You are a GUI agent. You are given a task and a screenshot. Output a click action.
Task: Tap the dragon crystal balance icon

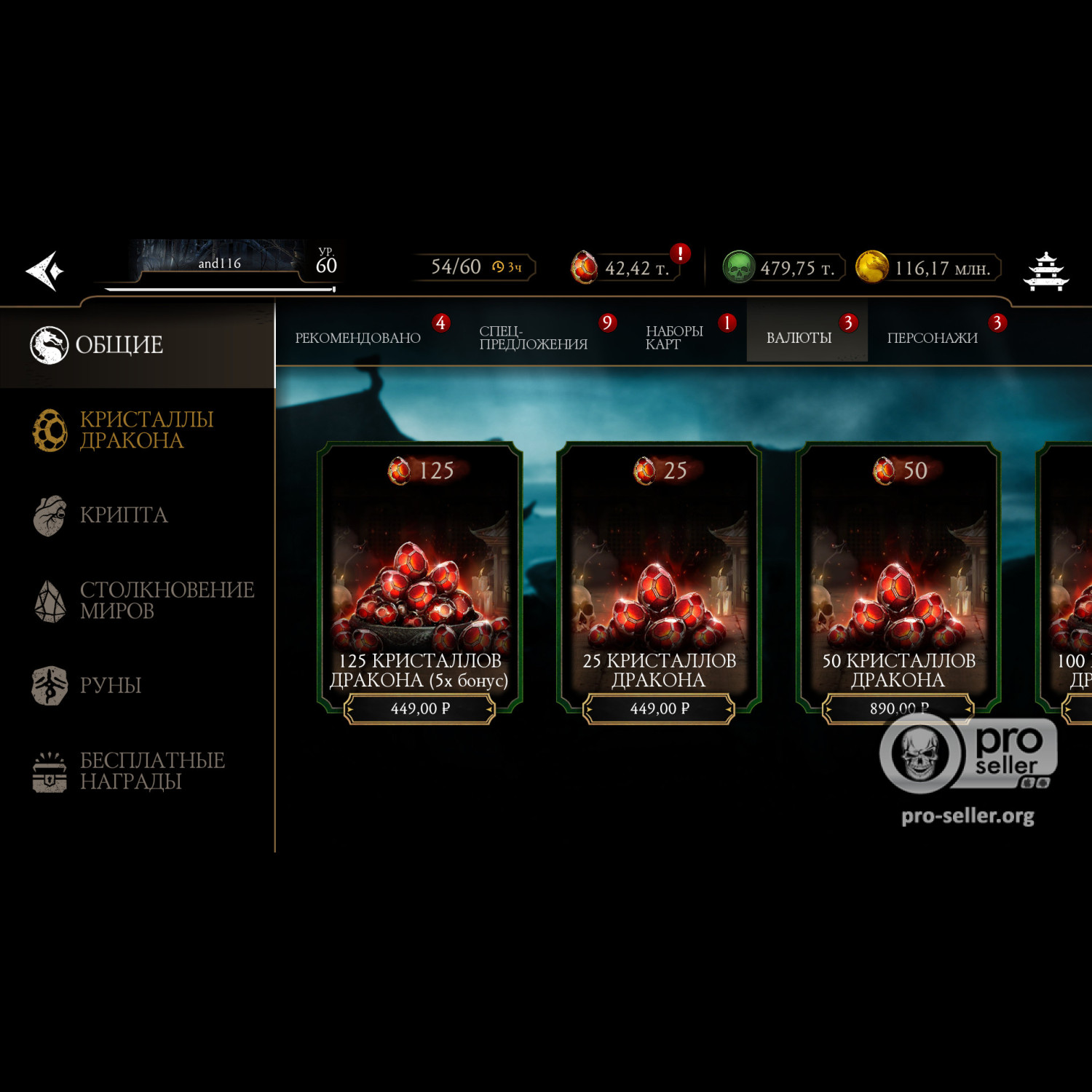point(585,267)
